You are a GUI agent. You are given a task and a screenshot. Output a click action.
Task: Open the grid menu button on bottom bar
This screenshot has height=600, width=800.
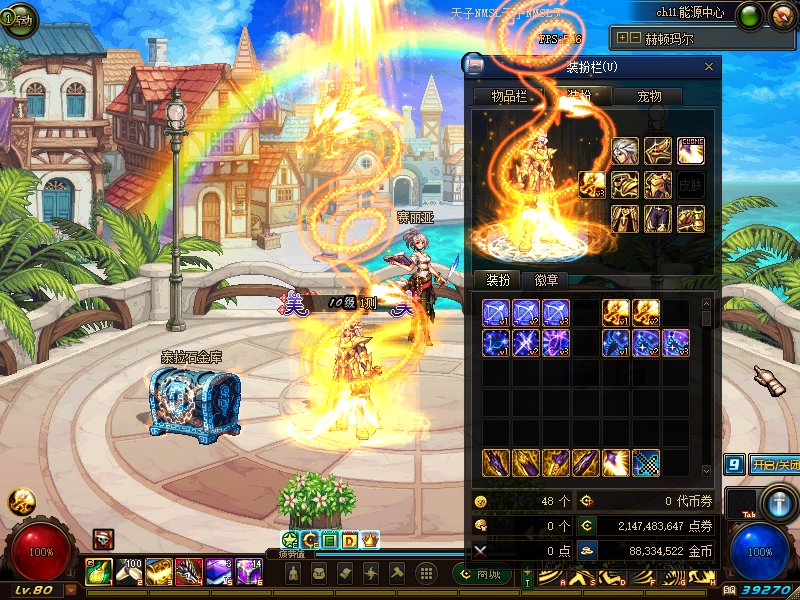[426, 573]
